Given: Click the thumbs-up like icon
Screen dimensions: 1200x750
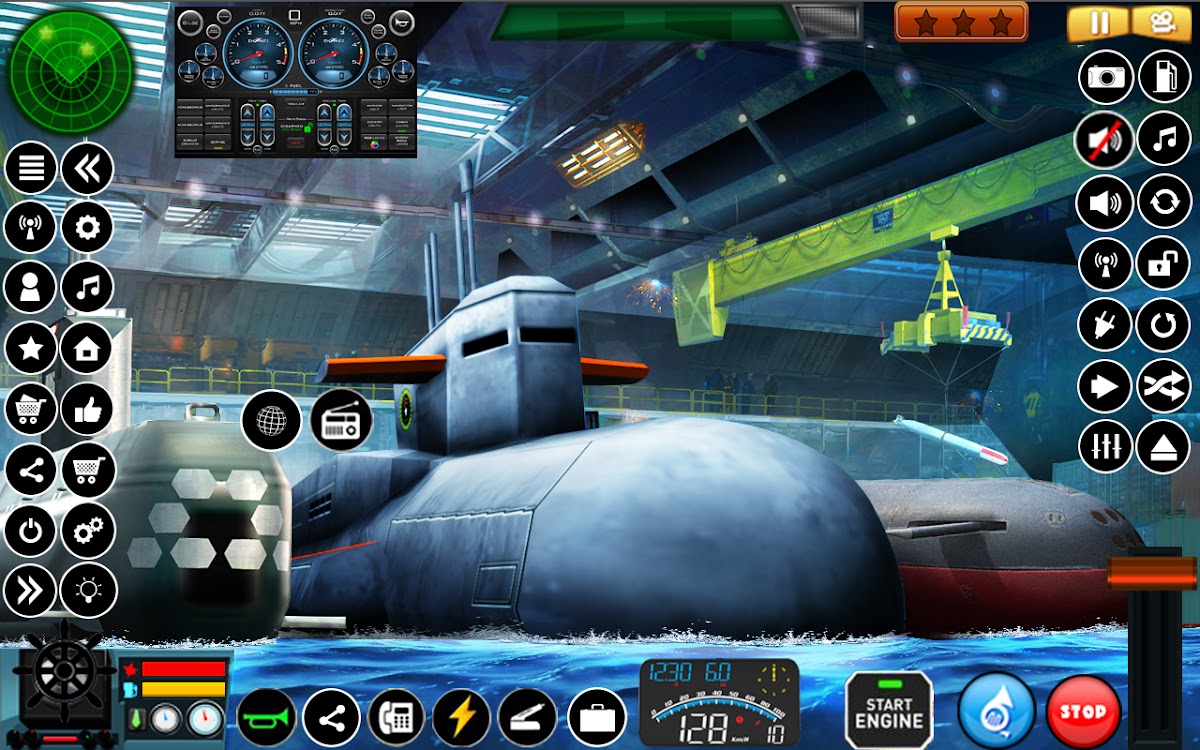Looking at the screenshot, I should (x=88, y=409).
